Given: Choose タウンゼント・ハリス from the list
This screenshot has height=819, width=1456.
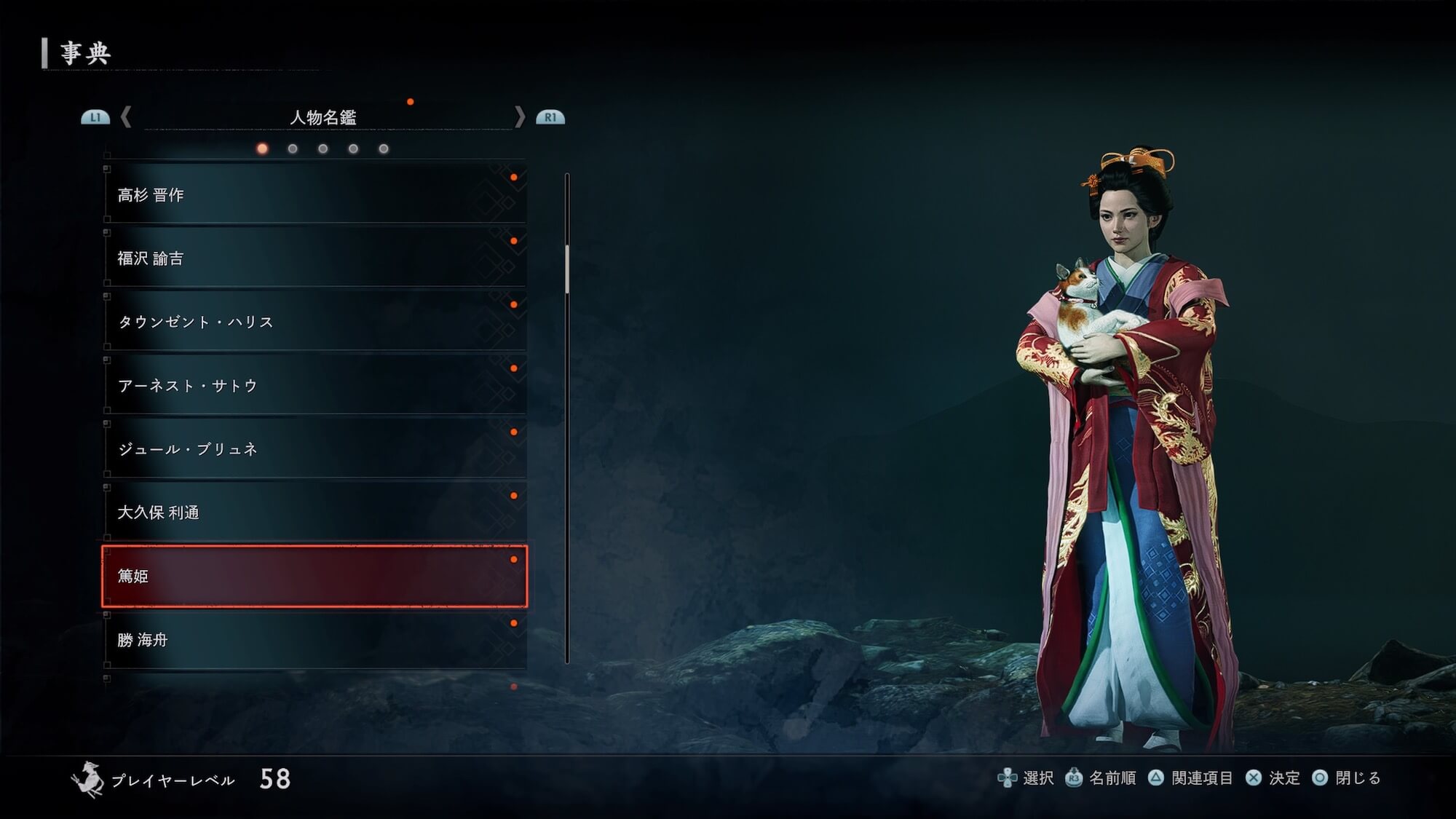Looking at the screenshot, I should (314, 322).
